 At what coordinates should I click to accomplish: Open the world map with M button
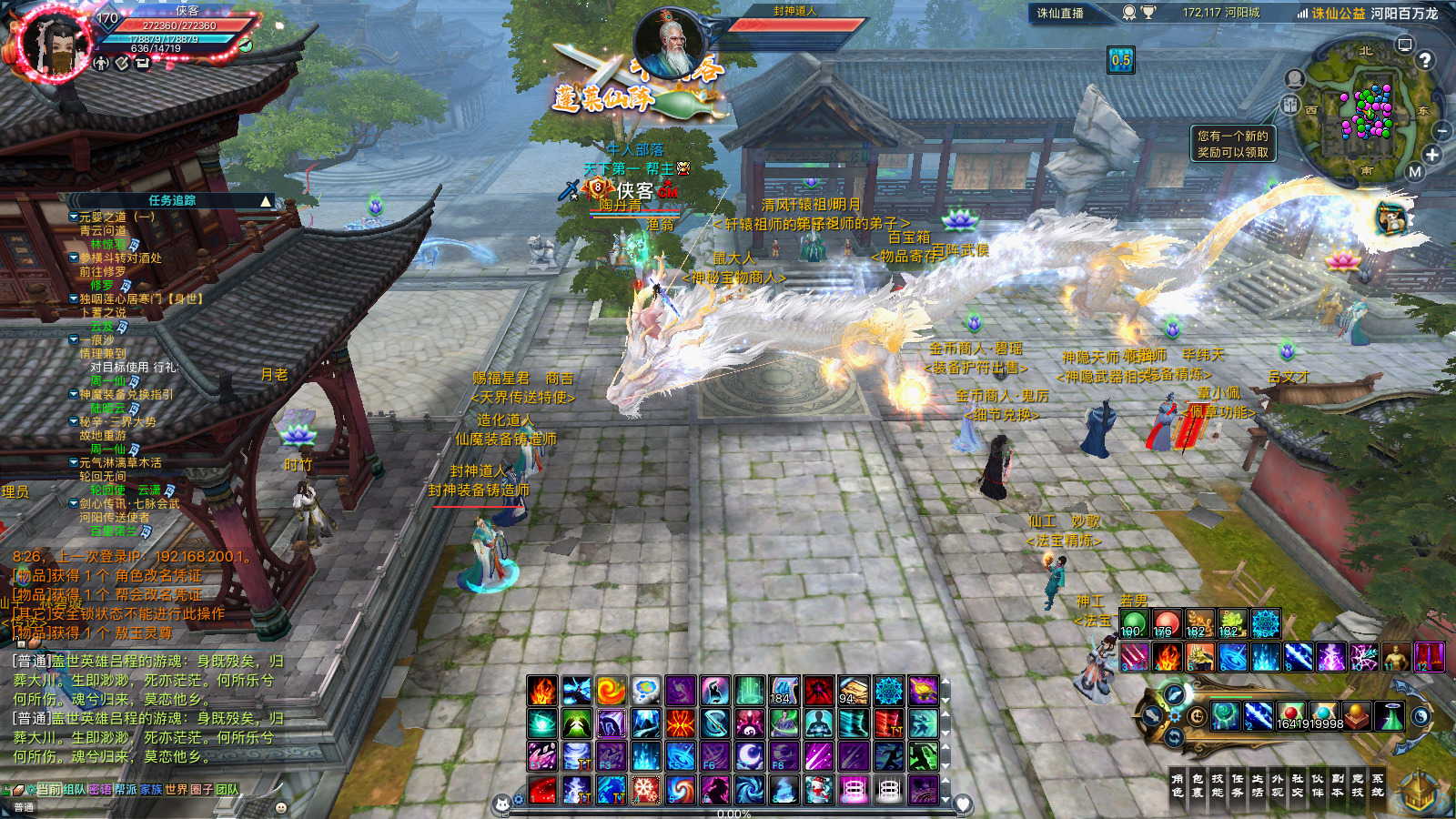[1414, 172]
